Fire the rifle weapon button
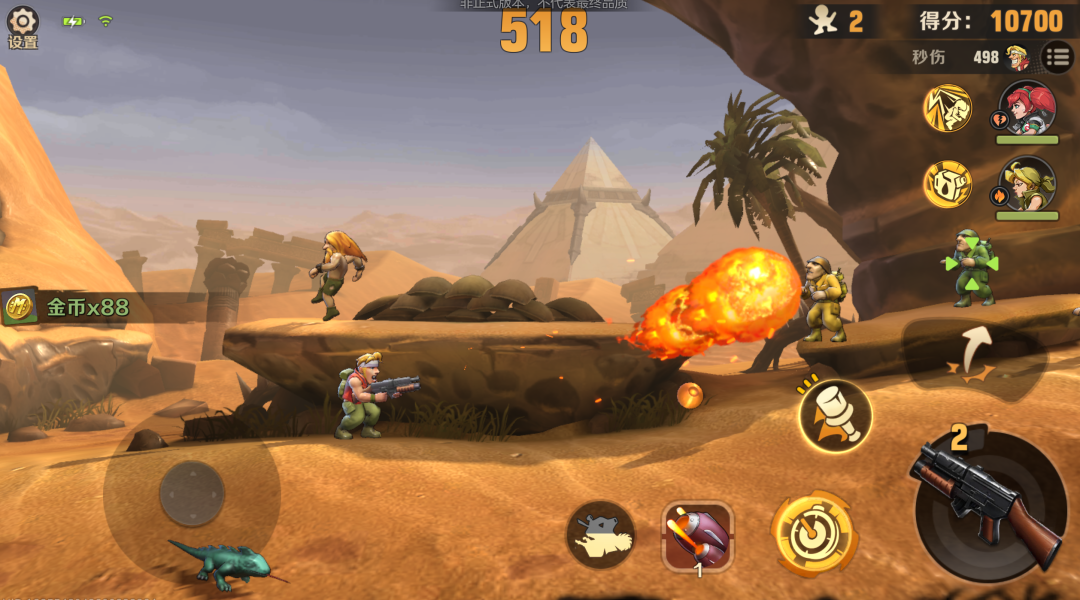1080x600 pixels. (x=990, y=505)
